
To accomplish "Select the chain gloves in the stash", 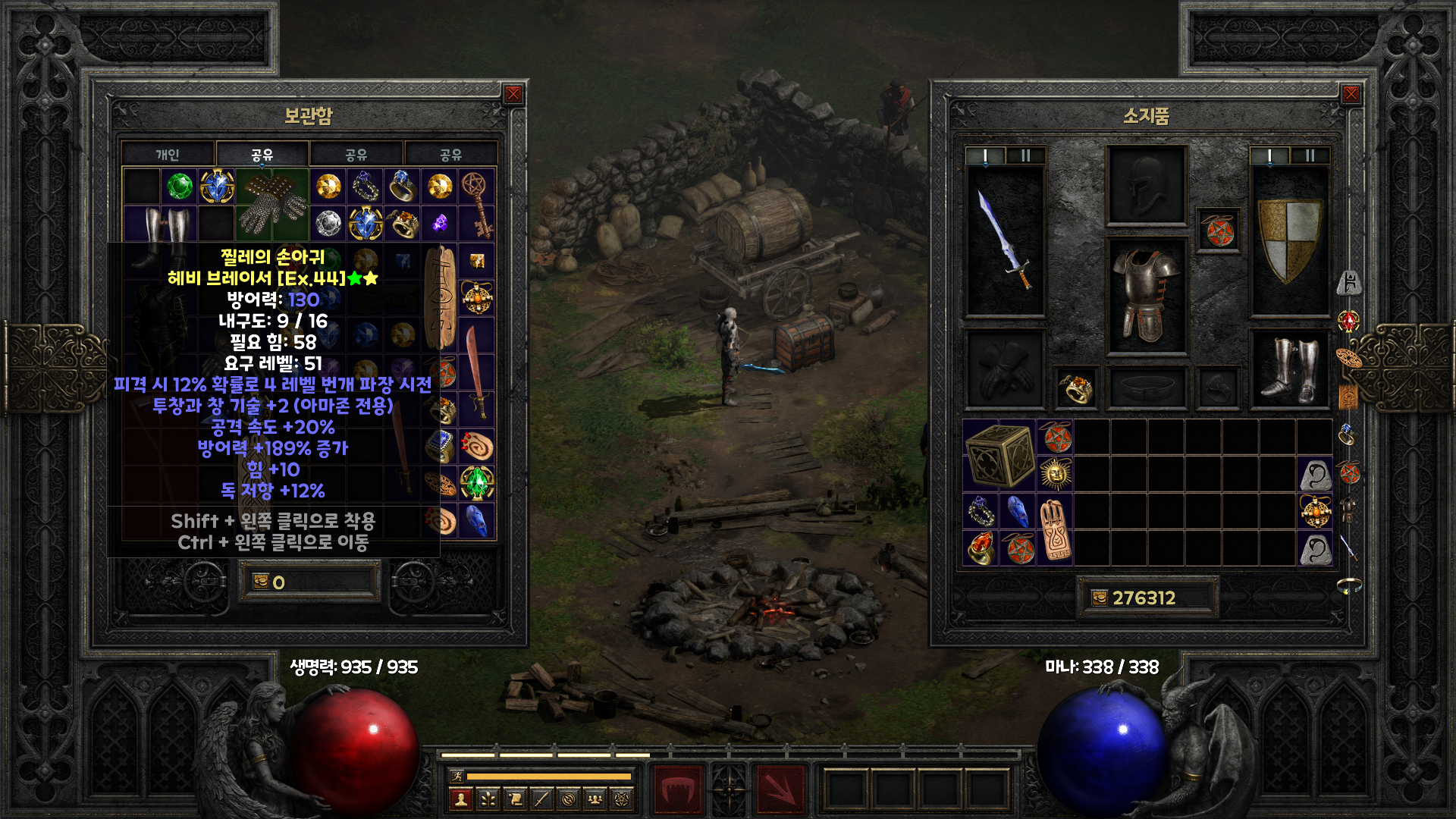I will click(x=272, y=205).
